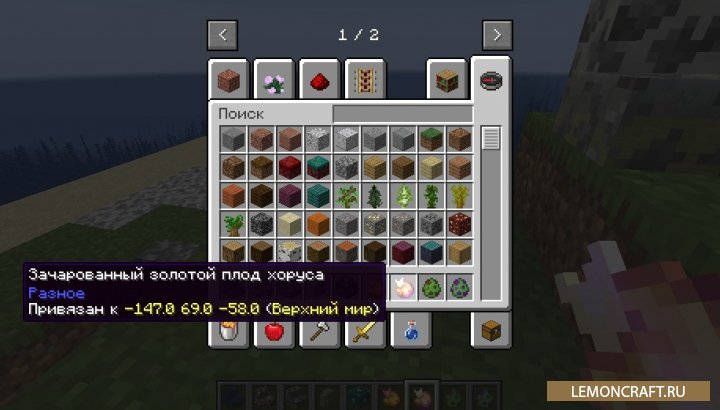This screenshot has width=720, height=410.
Task: Click the item list scrollbar handle
Action: (x=490, y=138)
